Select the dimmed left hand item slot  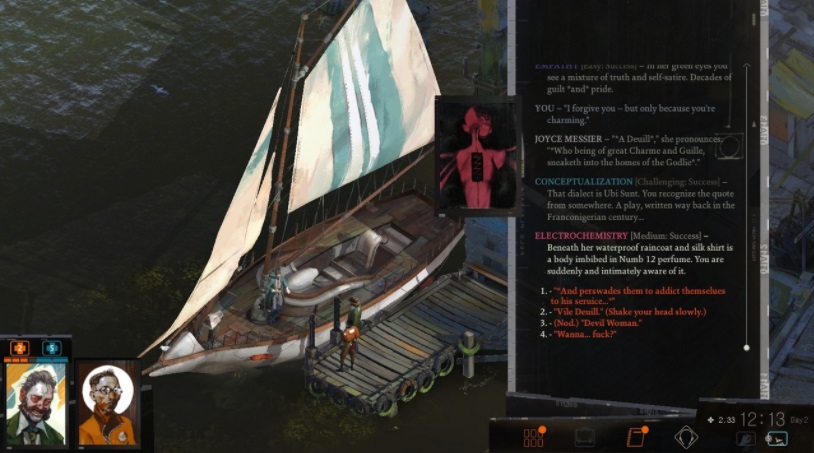pyautogui.click(x=744, y=437)
